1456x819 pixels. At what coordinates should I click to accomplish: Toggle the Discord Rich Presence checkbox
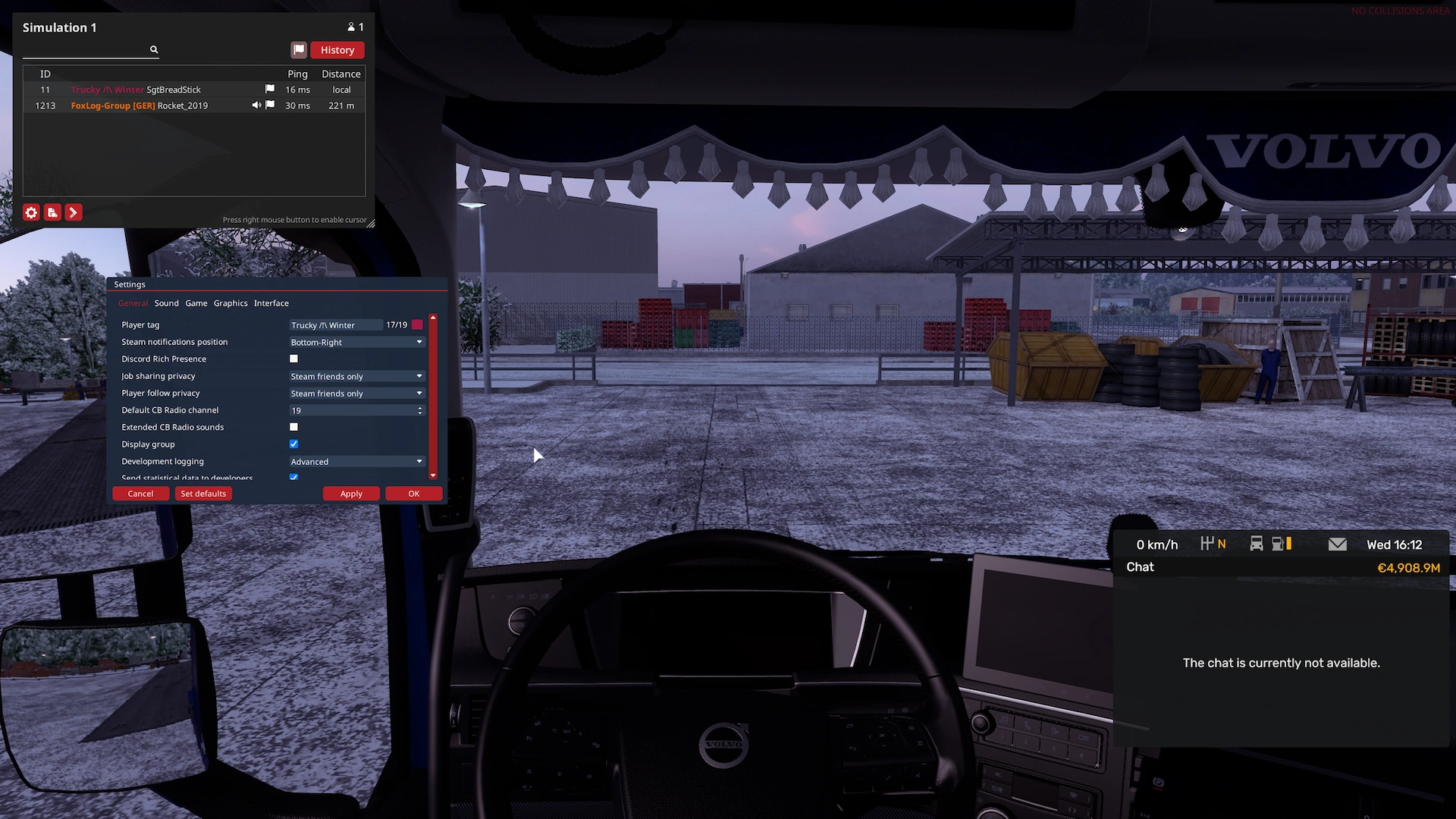[x=294, y=359]
